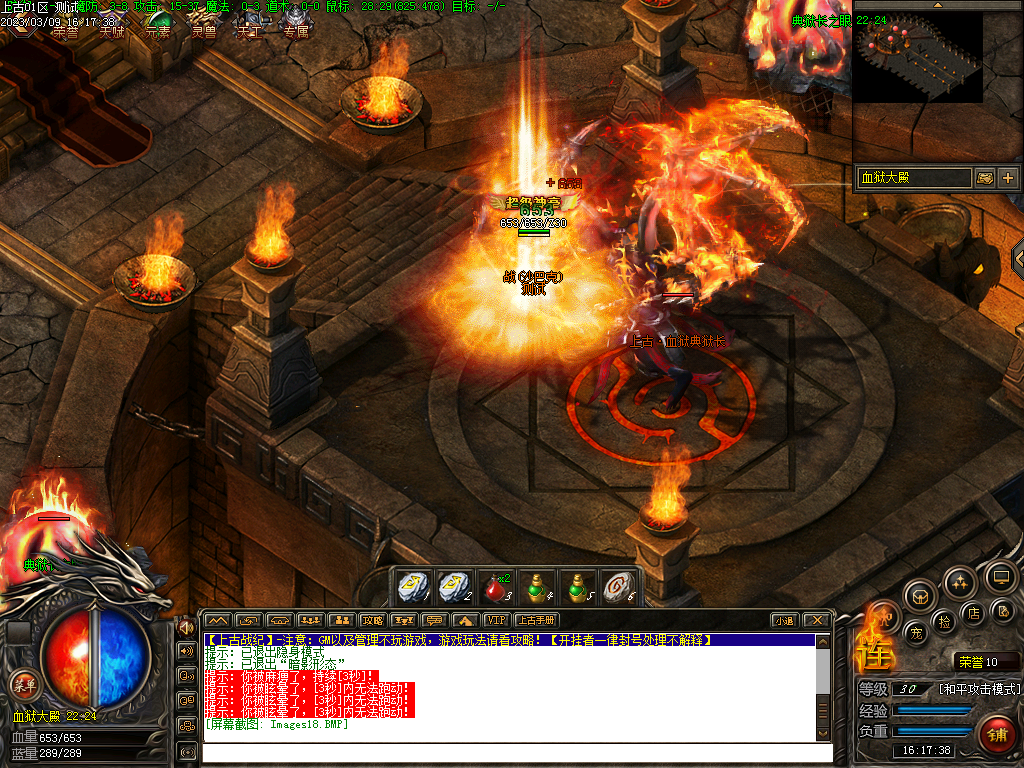Image resolution: width=1024 pixels, height=768 pixels.
Task: Use the green potion in hotbar slot 4
Action: click(539, 586)
